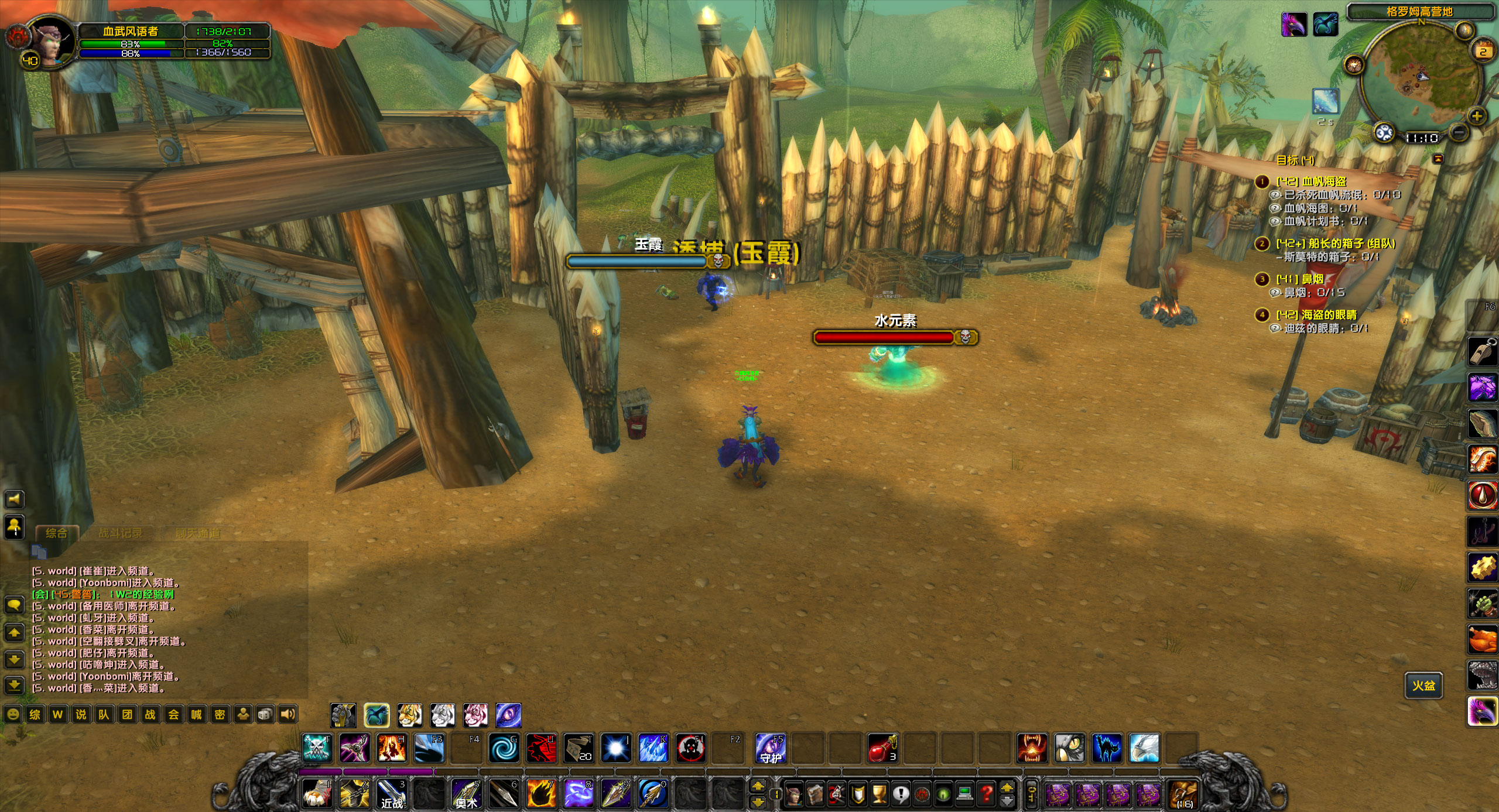This screenshot has width=1499, height=812.
Task: Toggle the highlighted swift flight form icon
Action: (x=377, y=715)
